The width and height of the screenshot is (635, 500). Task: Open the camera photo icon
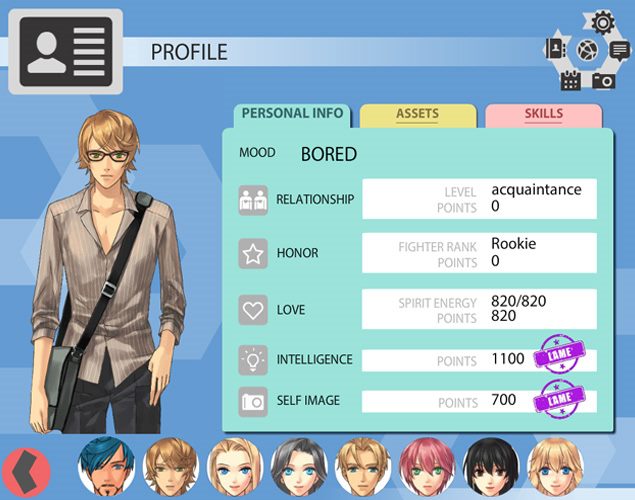point(603,80)
